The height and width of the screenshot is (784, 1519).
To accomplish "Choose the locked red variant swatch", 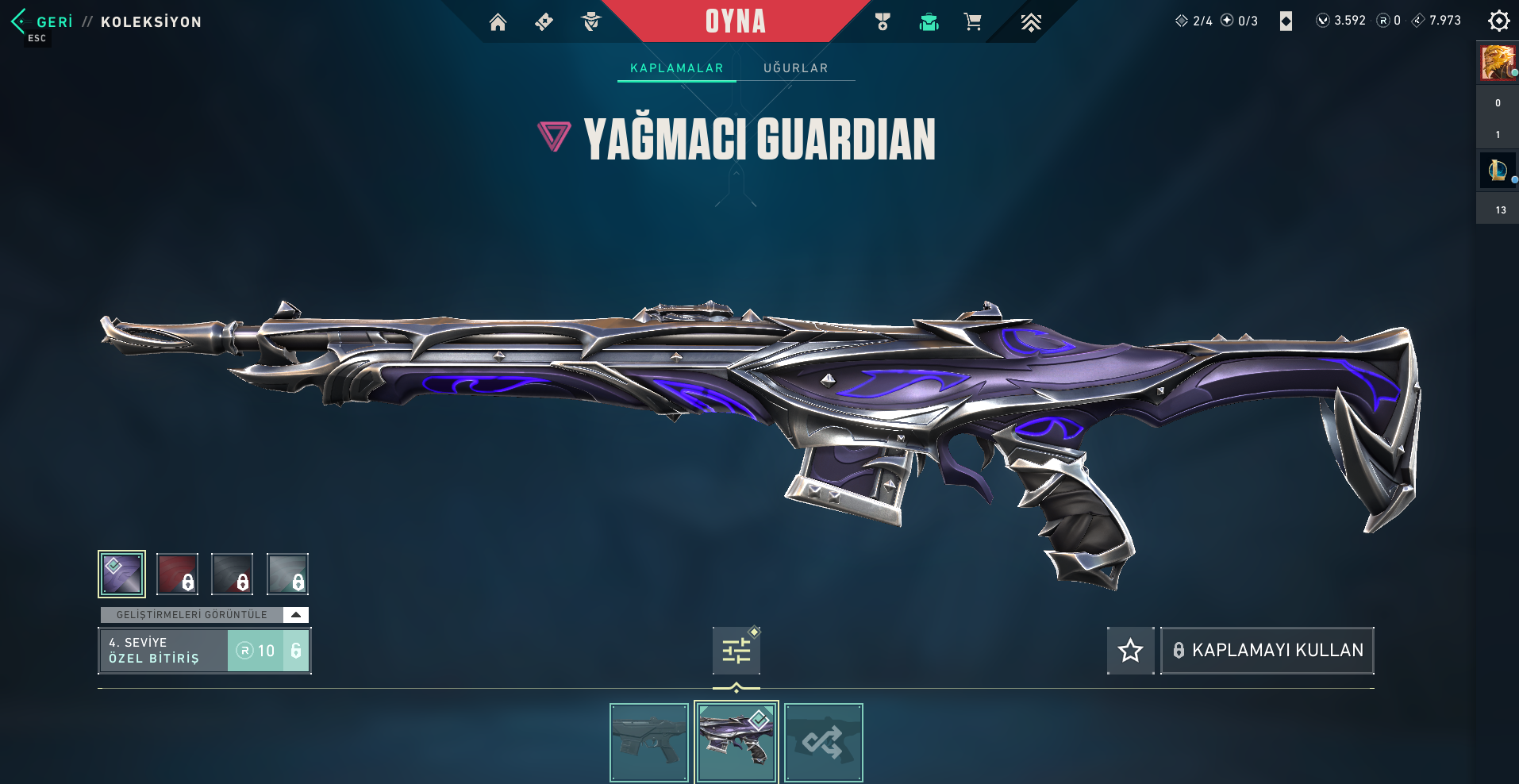I will 177,574.
